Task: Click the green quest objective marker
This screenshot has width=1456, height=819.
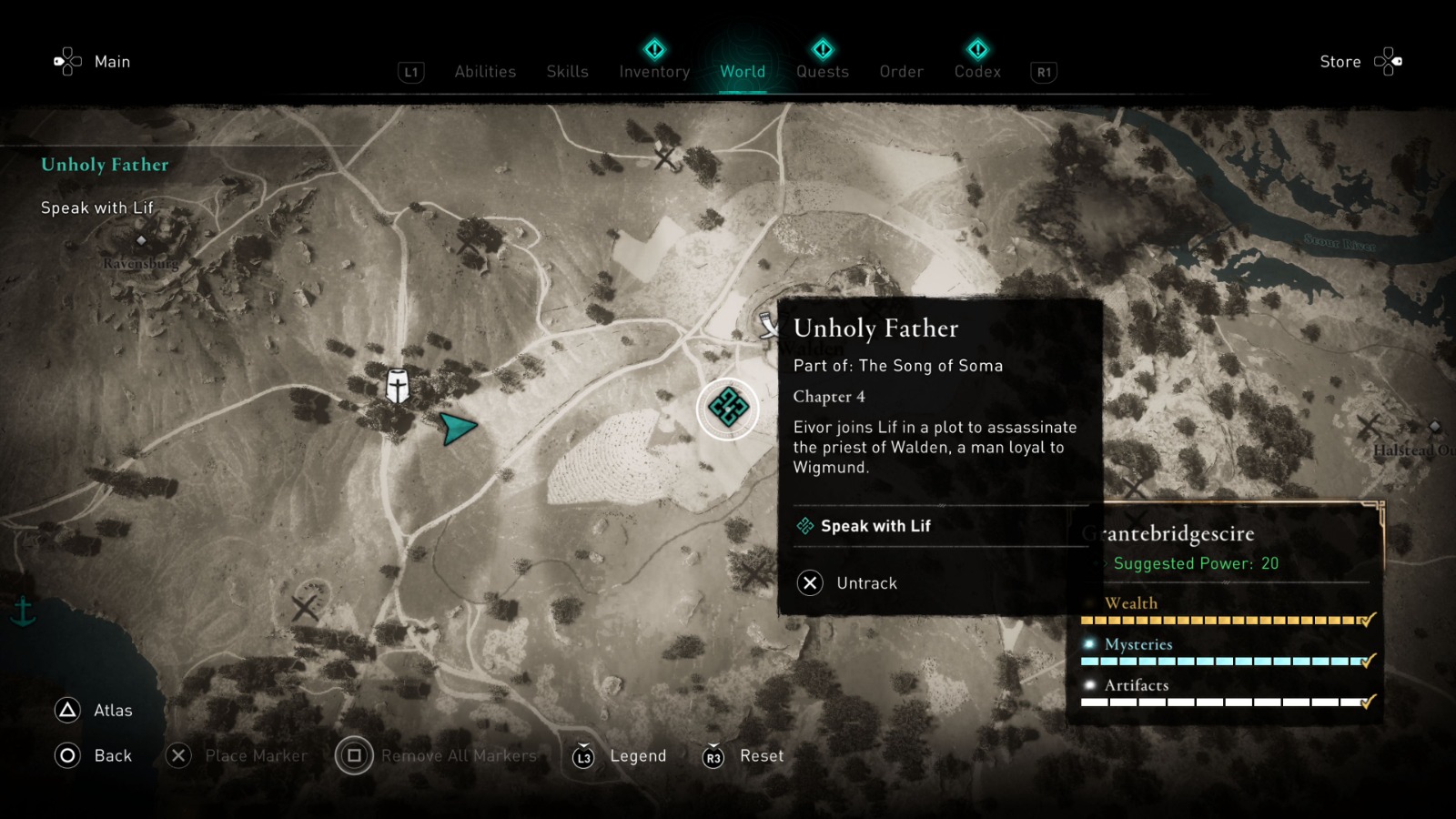Action: (727, 409)
